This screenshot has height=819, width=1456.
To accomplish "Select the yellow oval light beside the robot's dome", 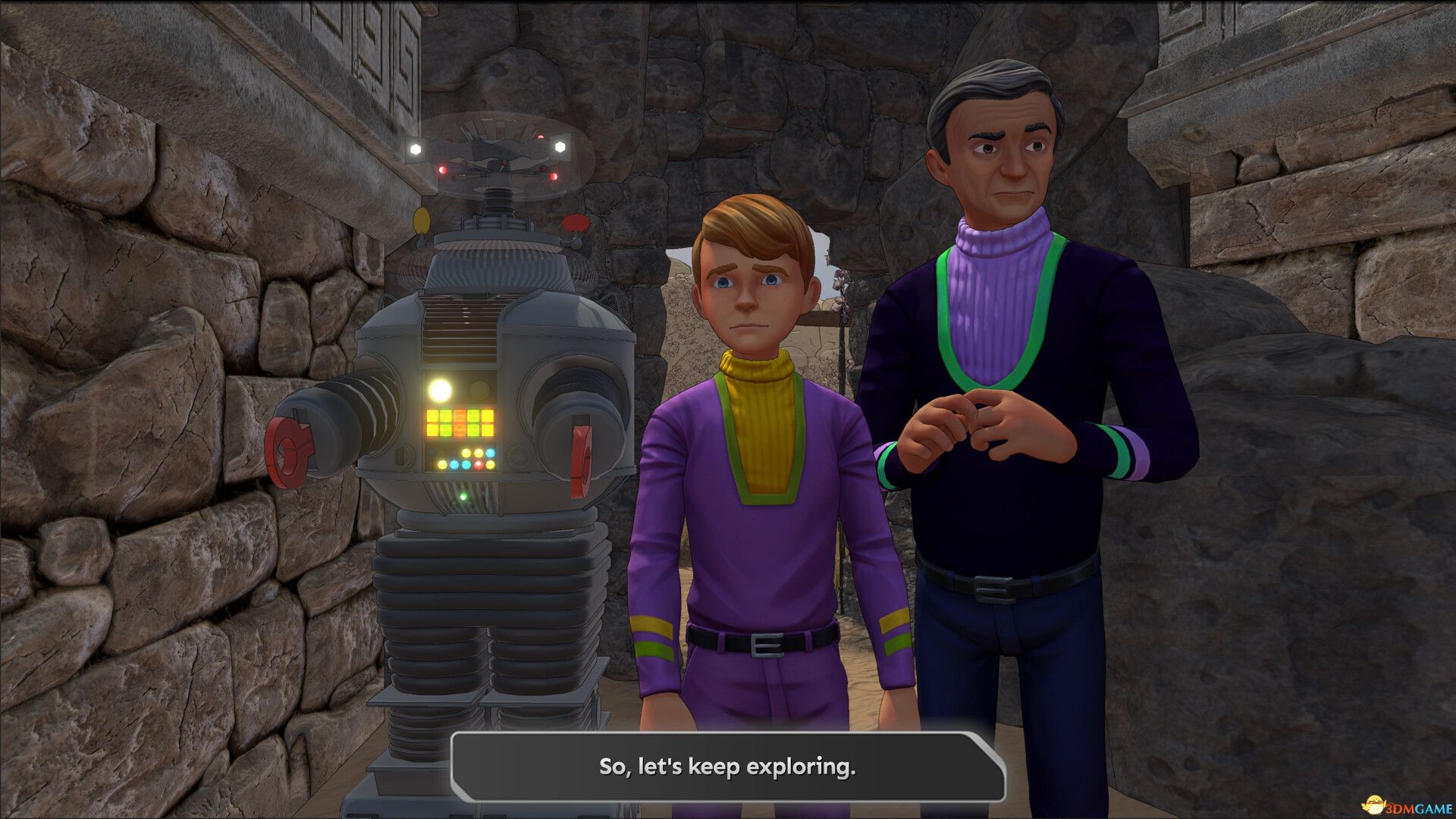I will click(422, 221).
